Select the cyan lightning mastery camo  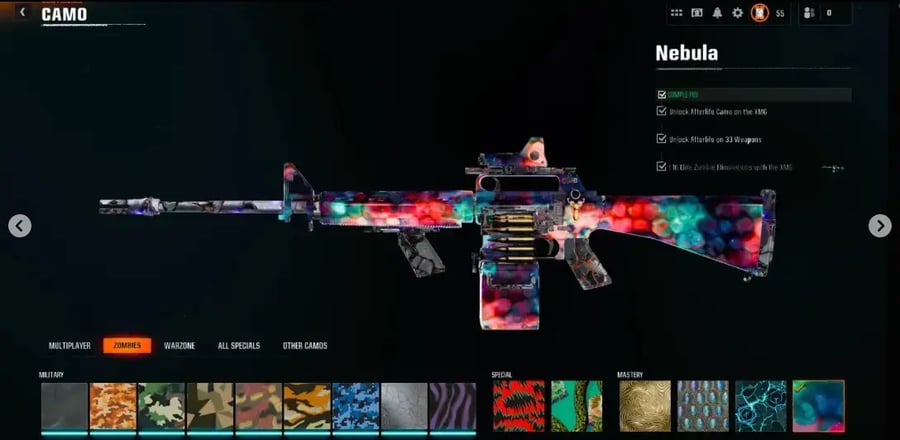point(761,406)
